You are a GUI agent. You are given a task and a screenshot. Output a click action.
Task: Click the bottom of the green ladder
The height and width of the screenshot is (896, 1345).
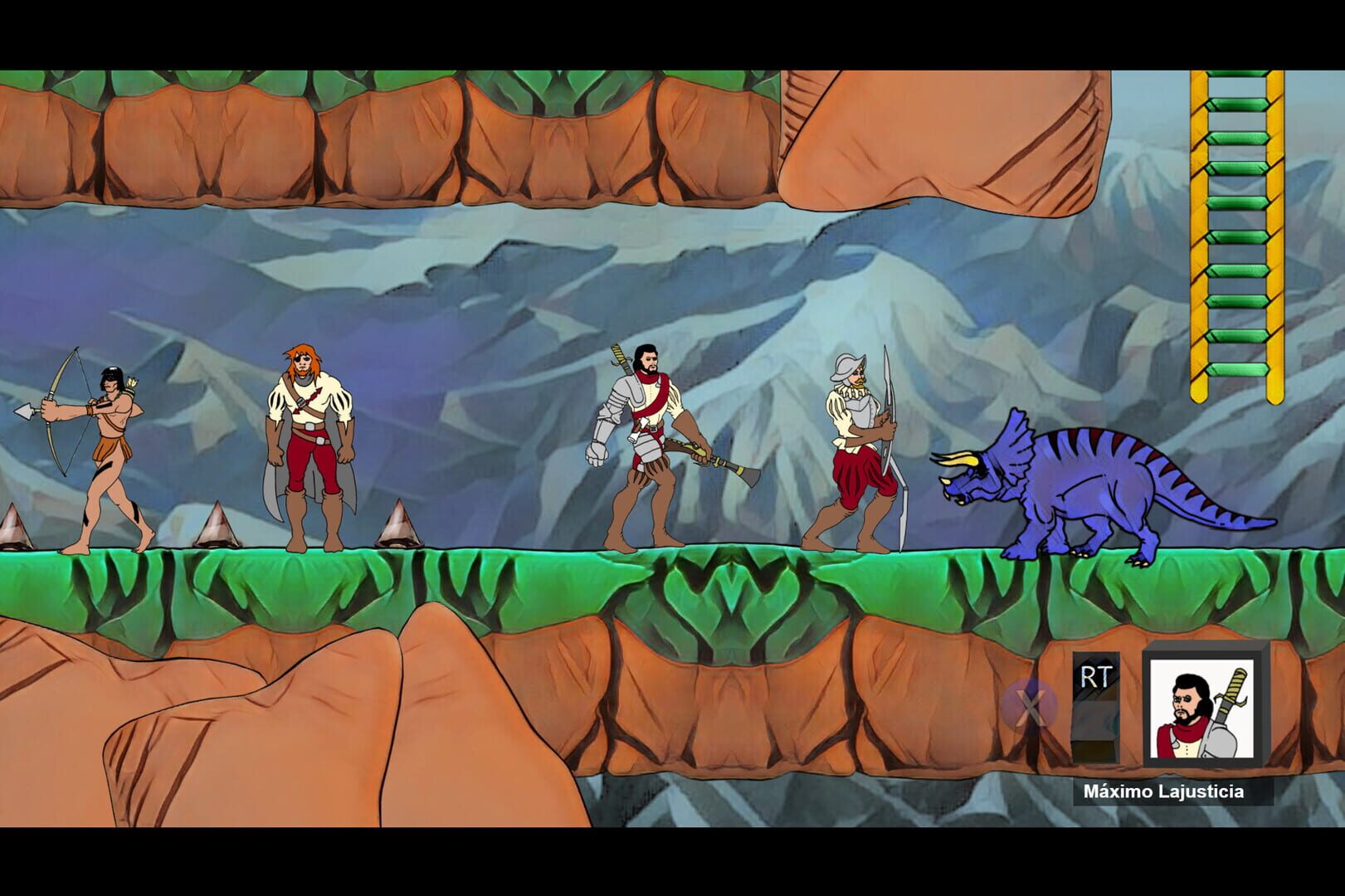pyautogui.click(x=1238, y=369)
